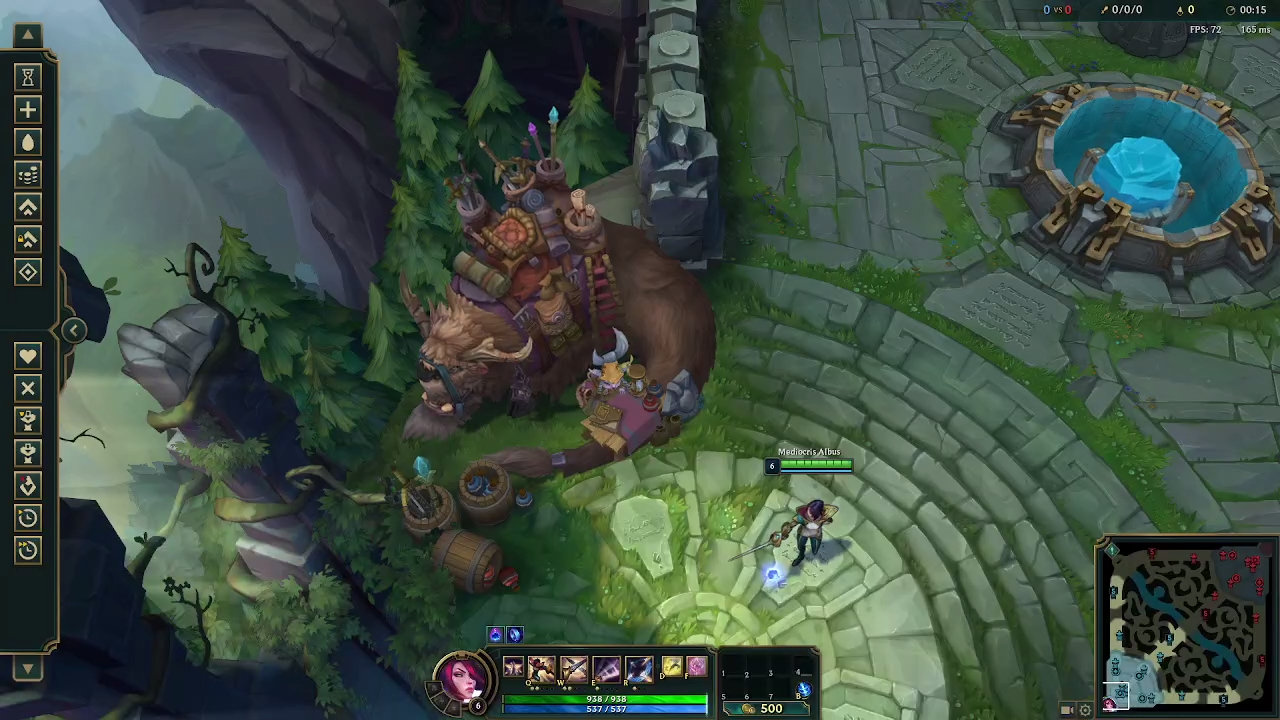Toggle cooldowns with the diamond sidebar icon
Image resolution: width=1280 pixels, height=720 pixels.
[27, 271]
